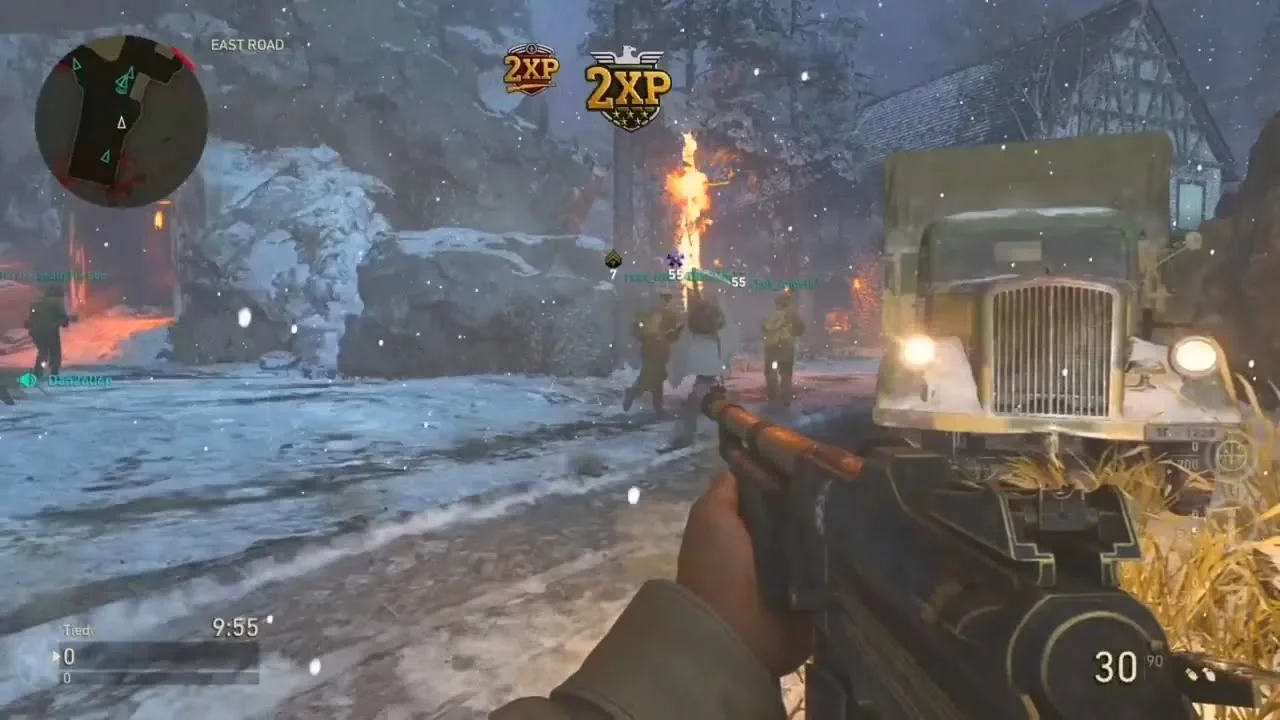
Task: Click the large gold 2XP eagle emblem
Action: (627, 89)
